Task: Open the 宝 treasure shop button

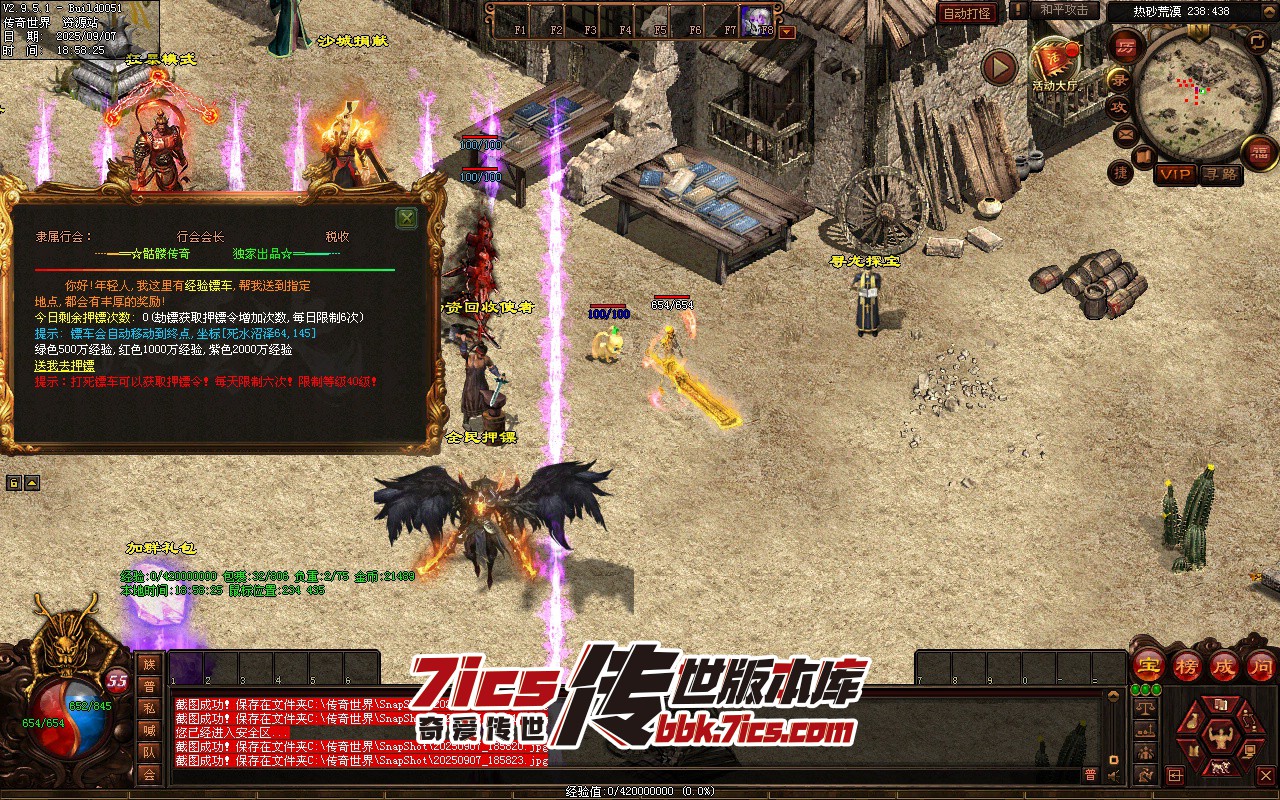Action: tap(1149, 664)
